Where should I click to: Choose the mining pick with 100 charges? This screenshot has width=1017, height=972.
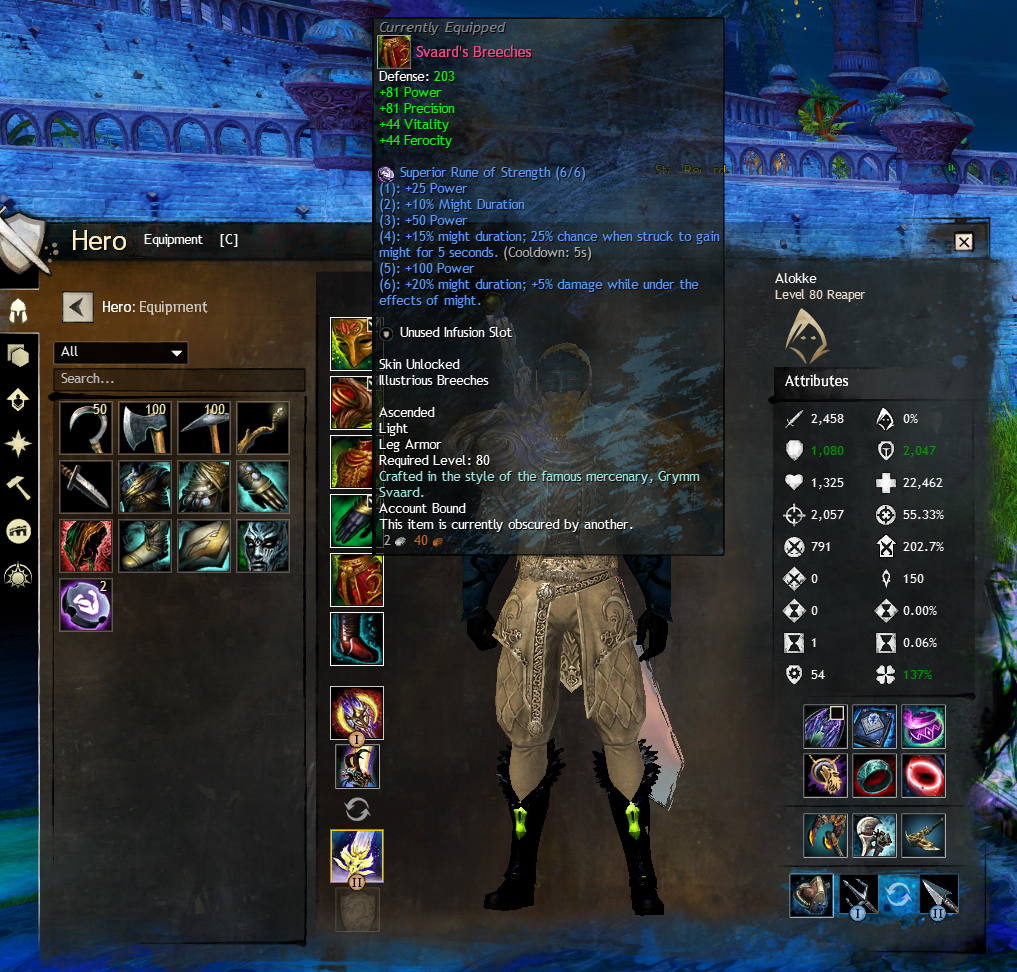204,428
